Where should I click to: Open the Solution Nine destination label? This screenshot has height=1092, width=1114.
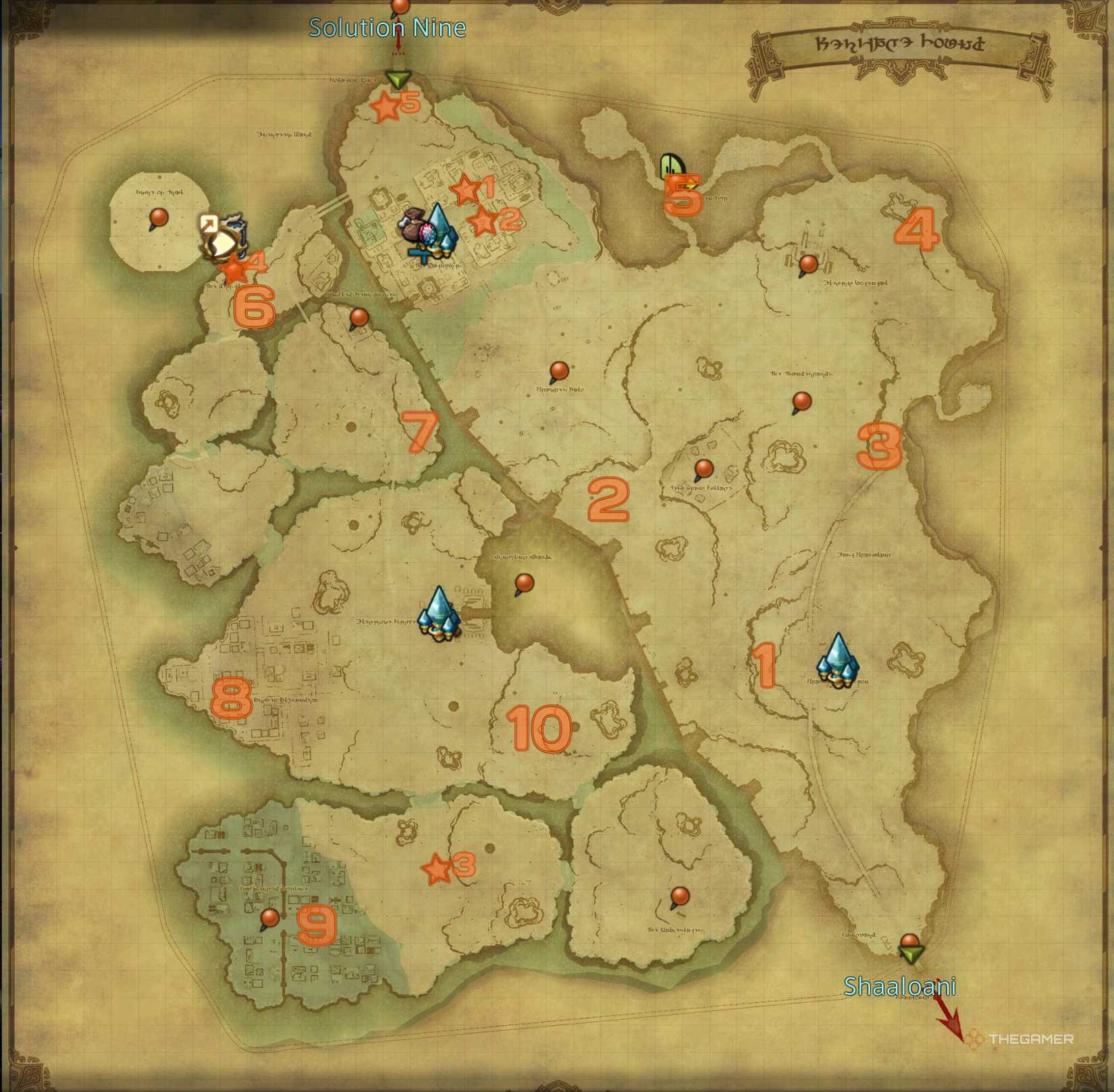(386, 28)
